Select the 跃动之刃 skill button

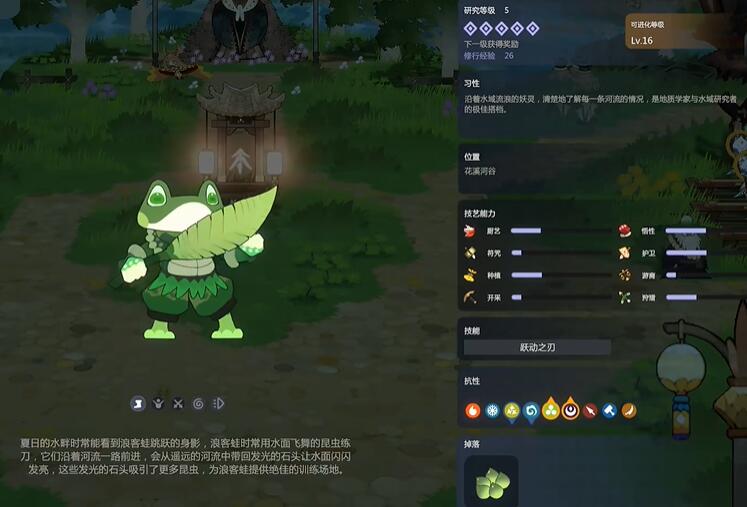(x=537, y=348)
